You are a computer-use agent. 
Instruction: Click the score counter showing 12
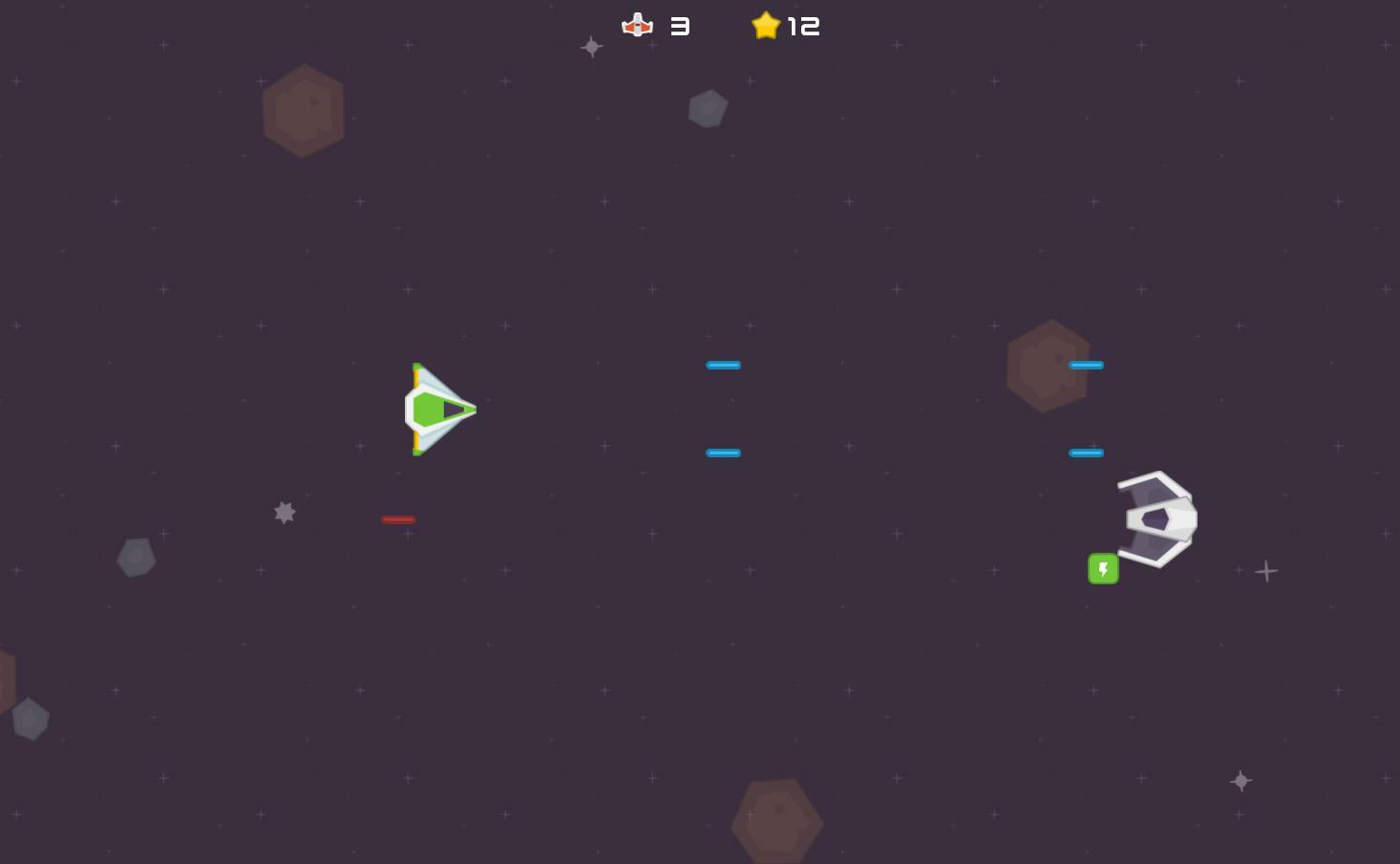tap(805, 26)
